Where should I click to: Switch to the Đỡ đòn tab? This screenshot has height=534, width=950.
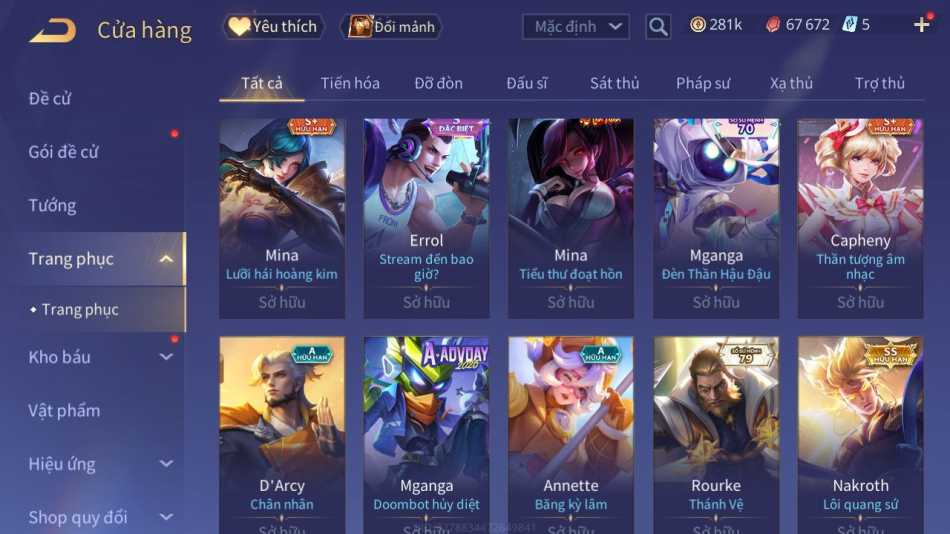tap(438, 83)
